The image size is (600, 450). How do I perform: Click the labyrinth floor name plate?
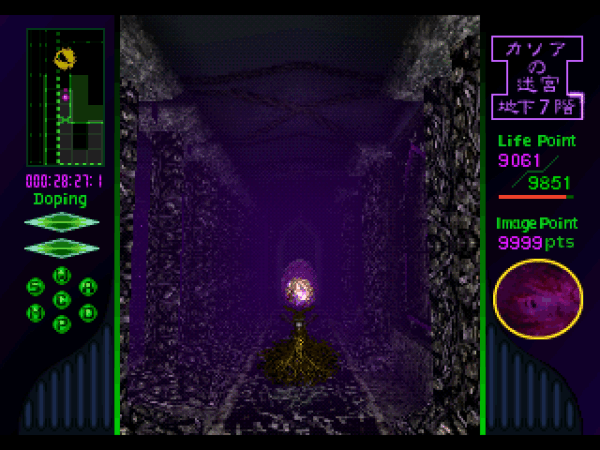click(537, 75)
